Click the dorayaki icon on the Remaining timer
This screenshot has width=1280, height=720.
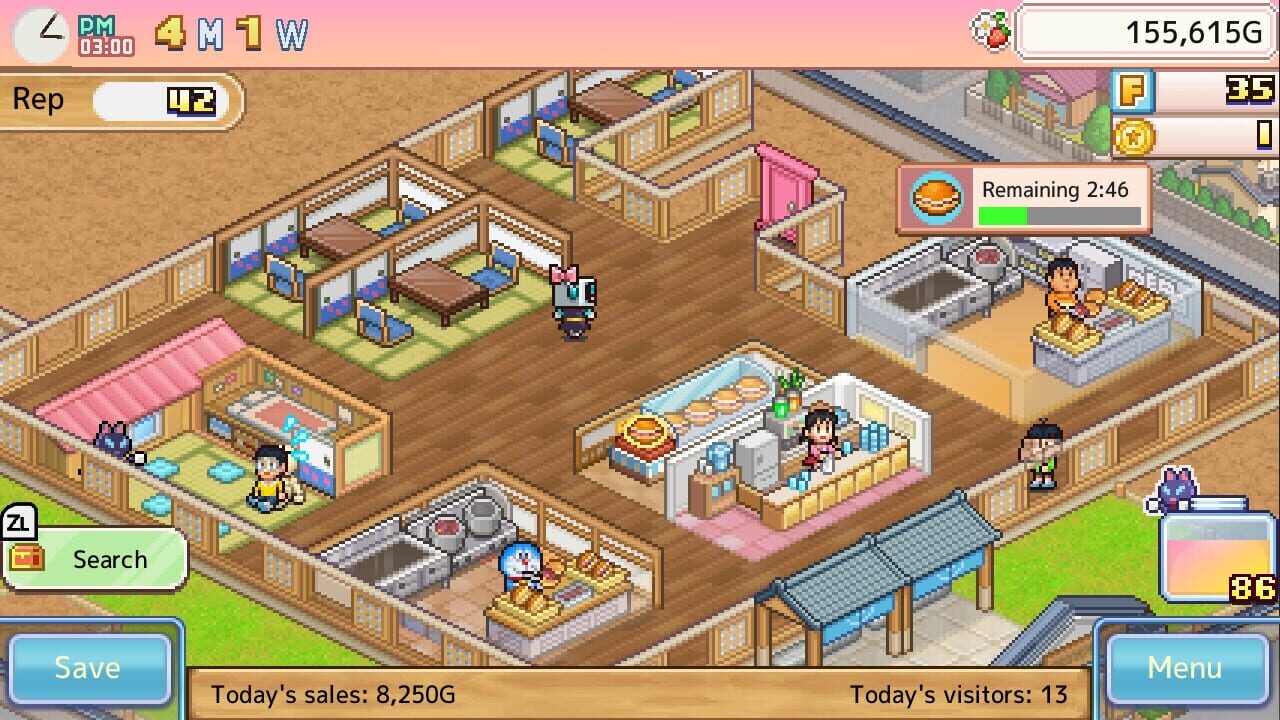[938, 196]
